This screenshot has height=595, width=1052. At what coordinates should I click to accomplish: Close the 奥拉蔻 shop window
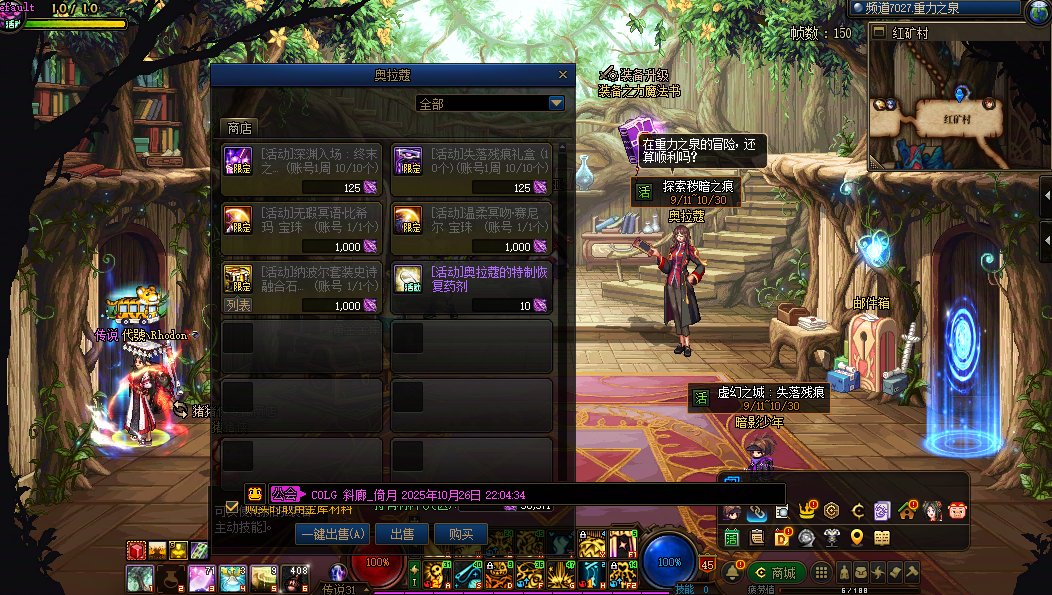click(x=565, y=75)
